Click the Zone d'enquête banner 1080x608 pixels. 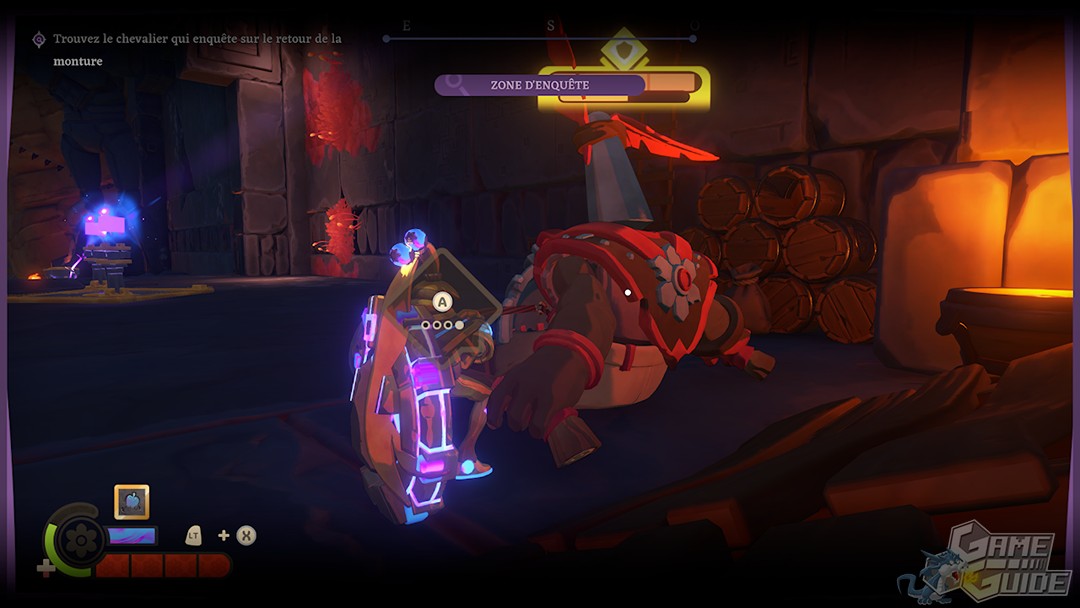pos(540,85)
